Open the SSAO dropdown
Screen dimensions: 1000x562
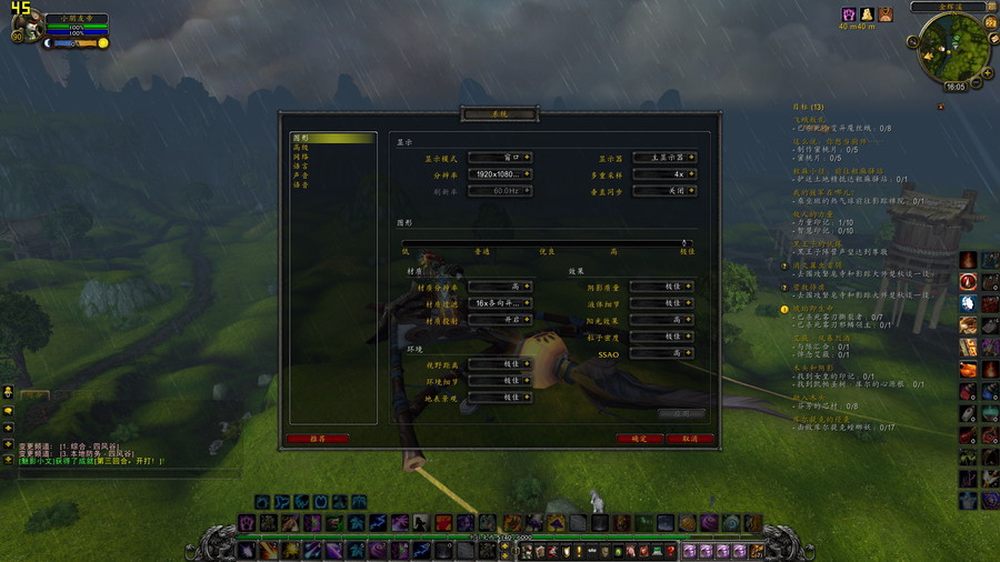coord(662,353)
